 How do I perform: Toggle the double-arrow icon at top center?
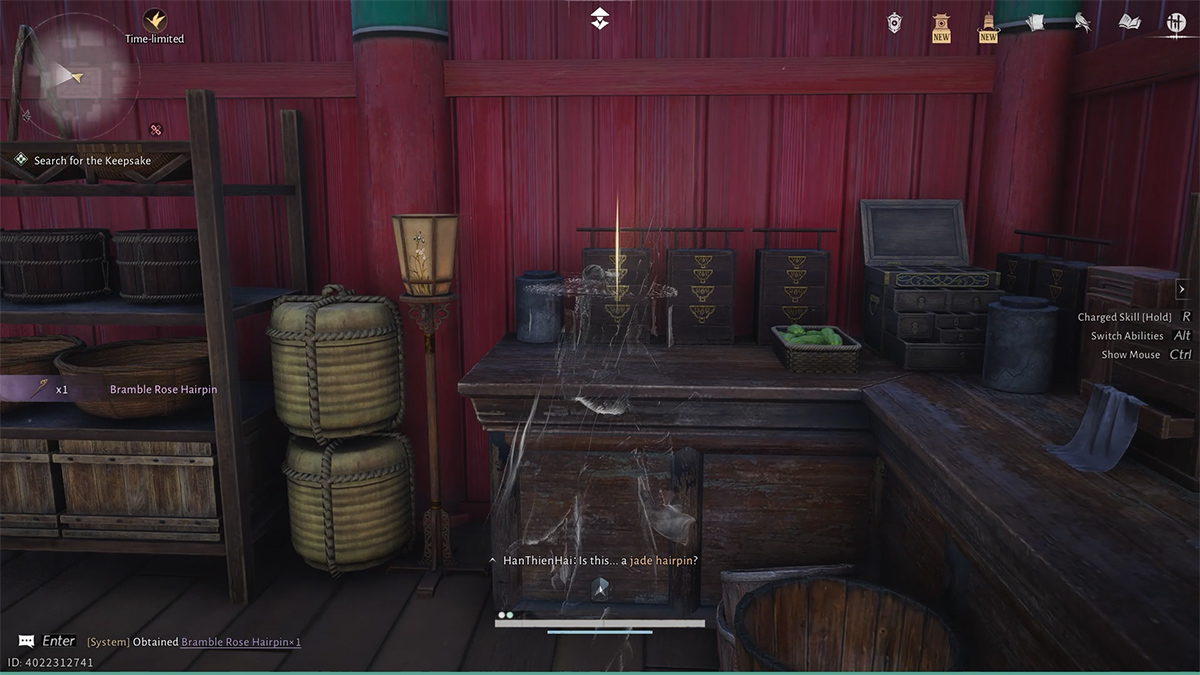[599, 18]
